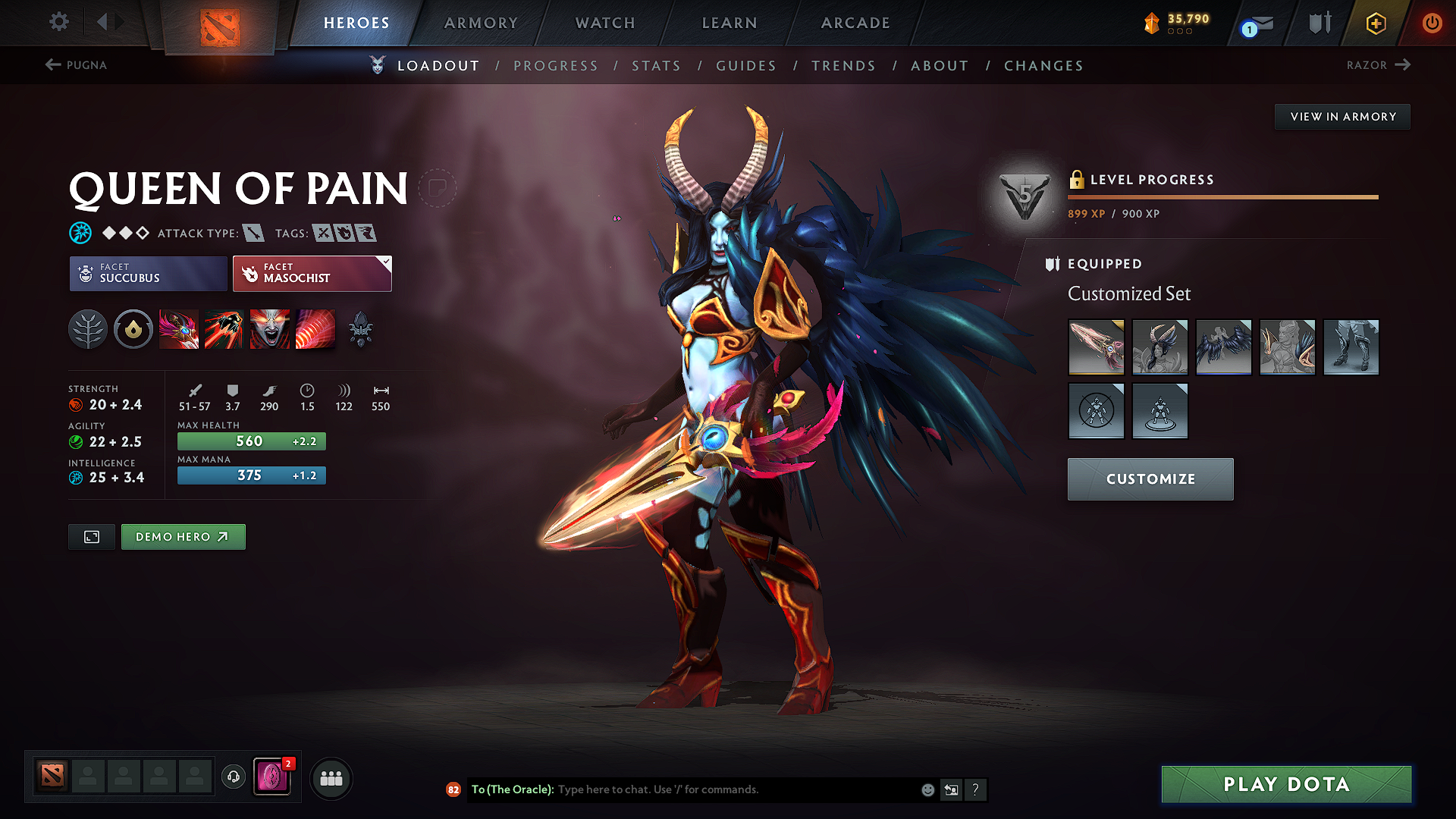Select the Succubus facet

(x=147, y=274)
